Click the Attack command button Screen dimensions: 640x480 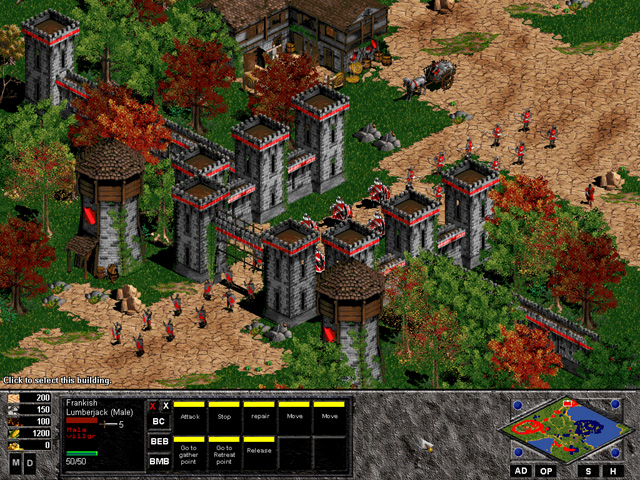190,416
